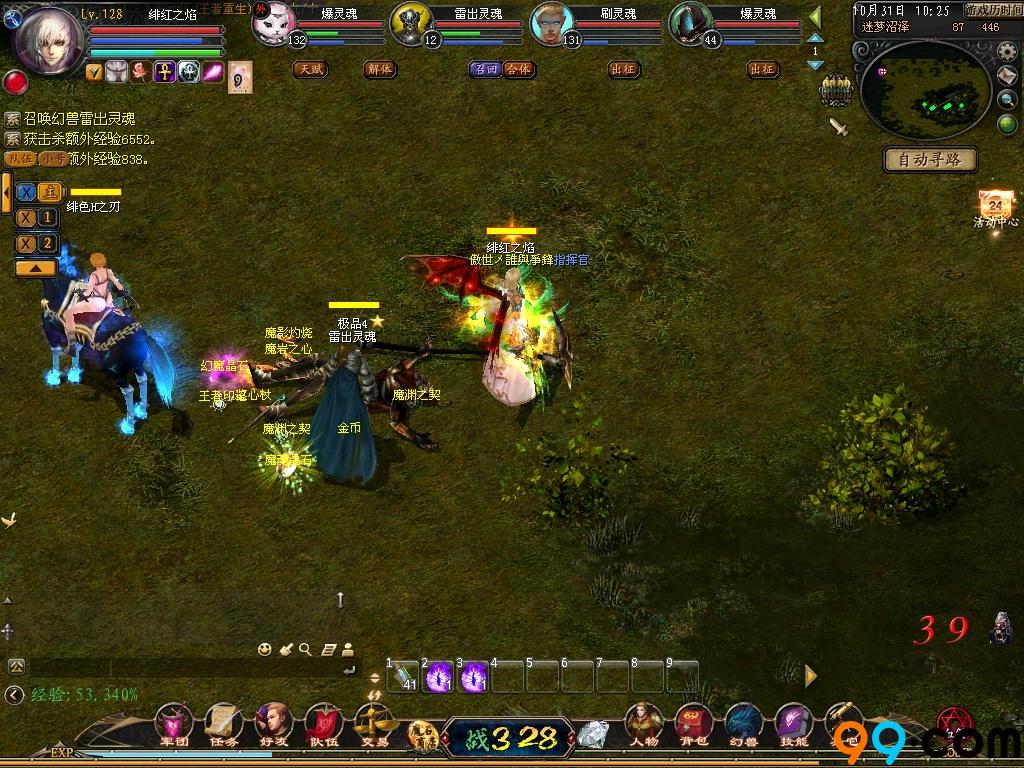Screen dimensions: 1024x768
Task: Open the 技能 skills menu
Action: (x=793, y=722)
